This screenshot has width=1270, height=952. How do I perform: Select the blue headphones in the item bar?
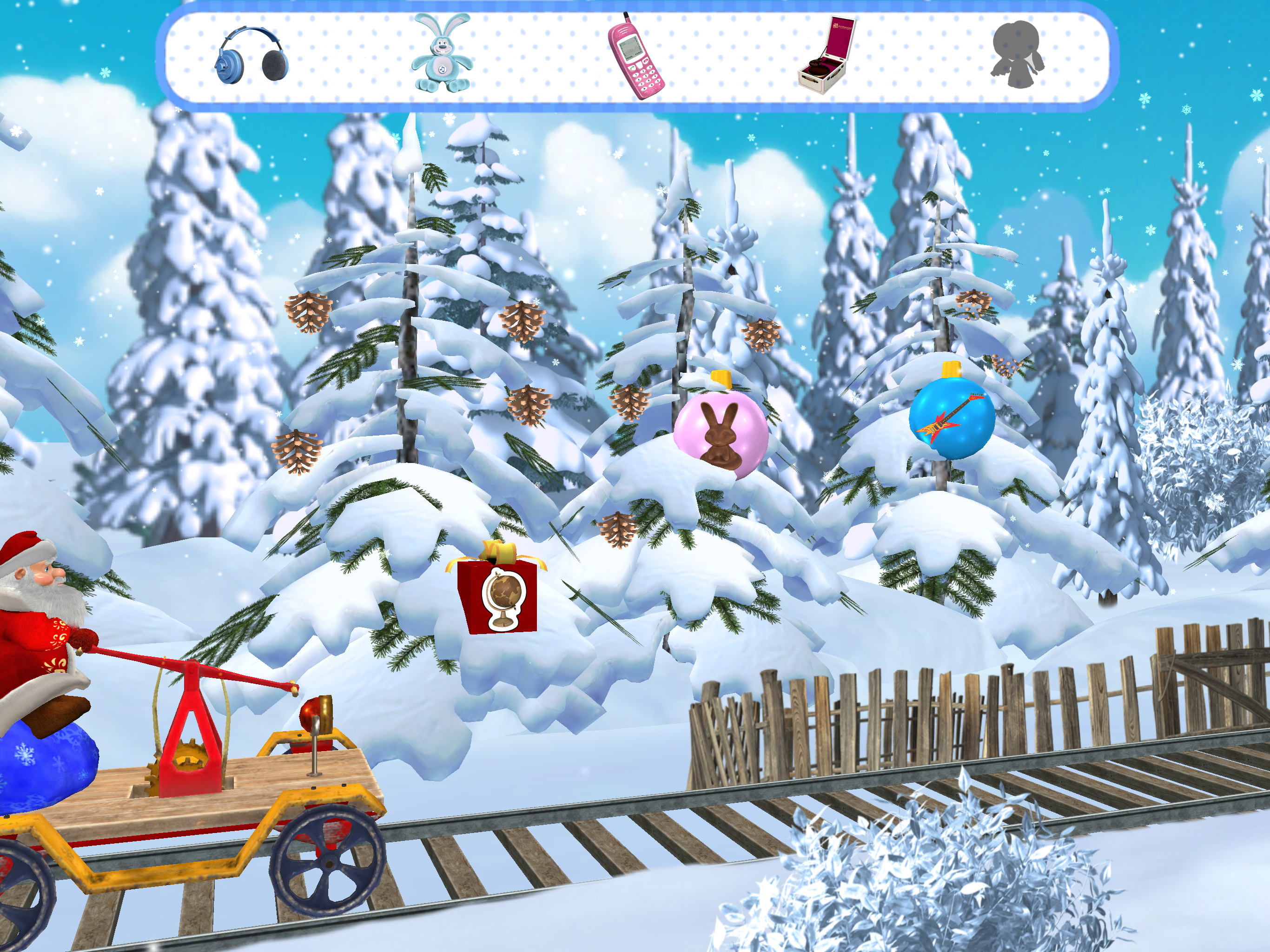(x=251, y=56)
